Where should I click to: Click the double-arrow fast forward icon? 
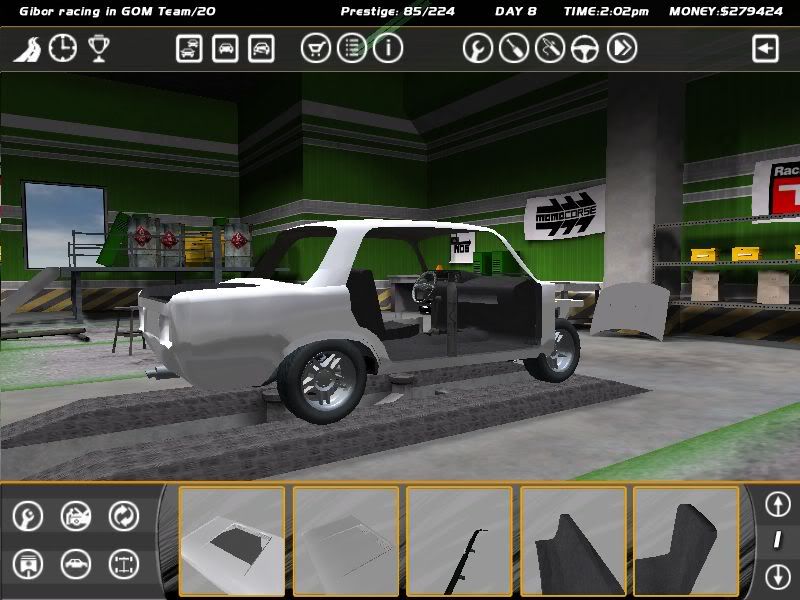pyautogui.click(x=622, y=48)
